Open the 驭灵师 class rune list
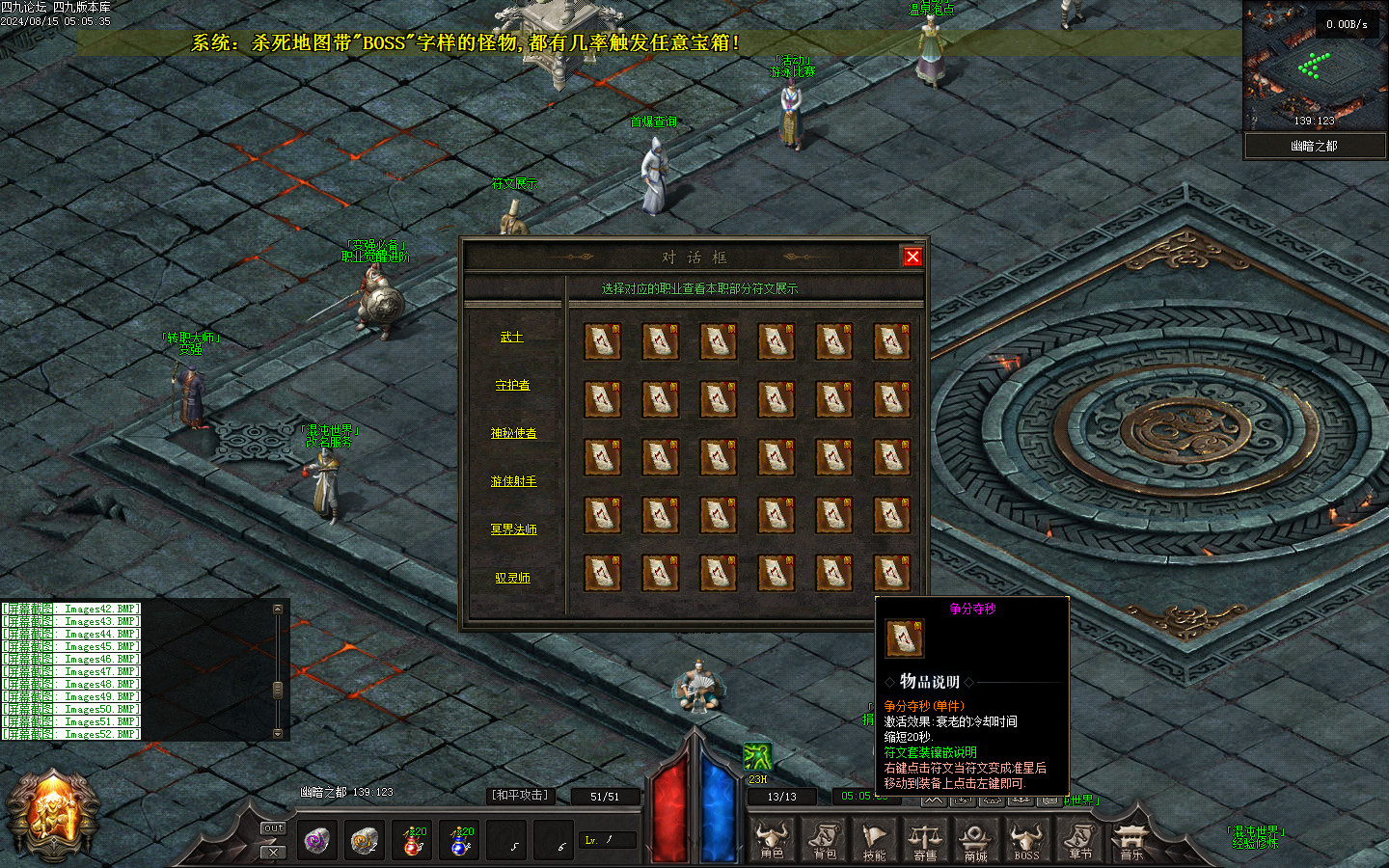This screenshot has width=1389, height=868. [x=512, y=578]
